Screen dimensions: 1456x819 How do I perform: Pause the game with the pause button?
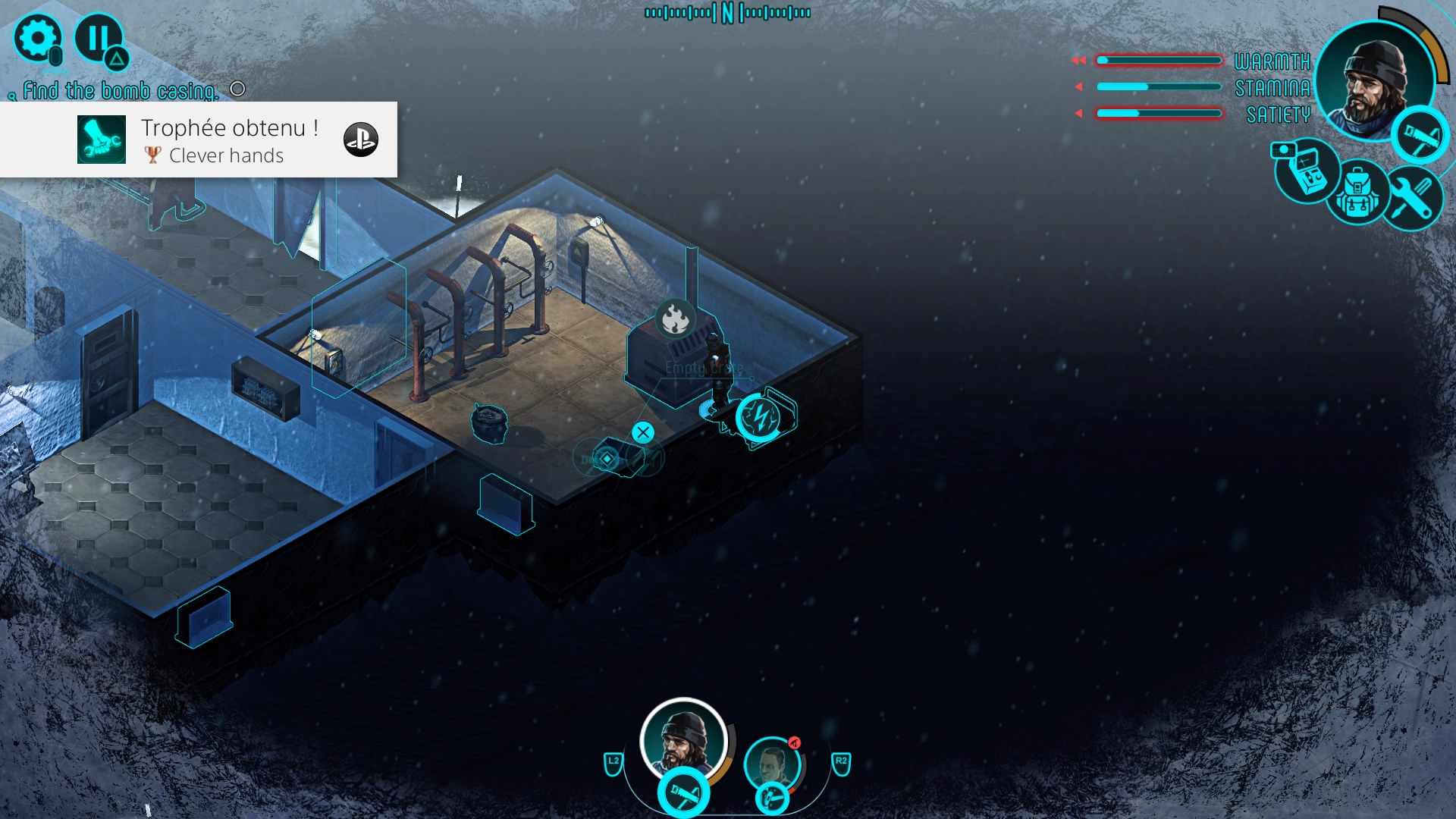click(99, 38)
